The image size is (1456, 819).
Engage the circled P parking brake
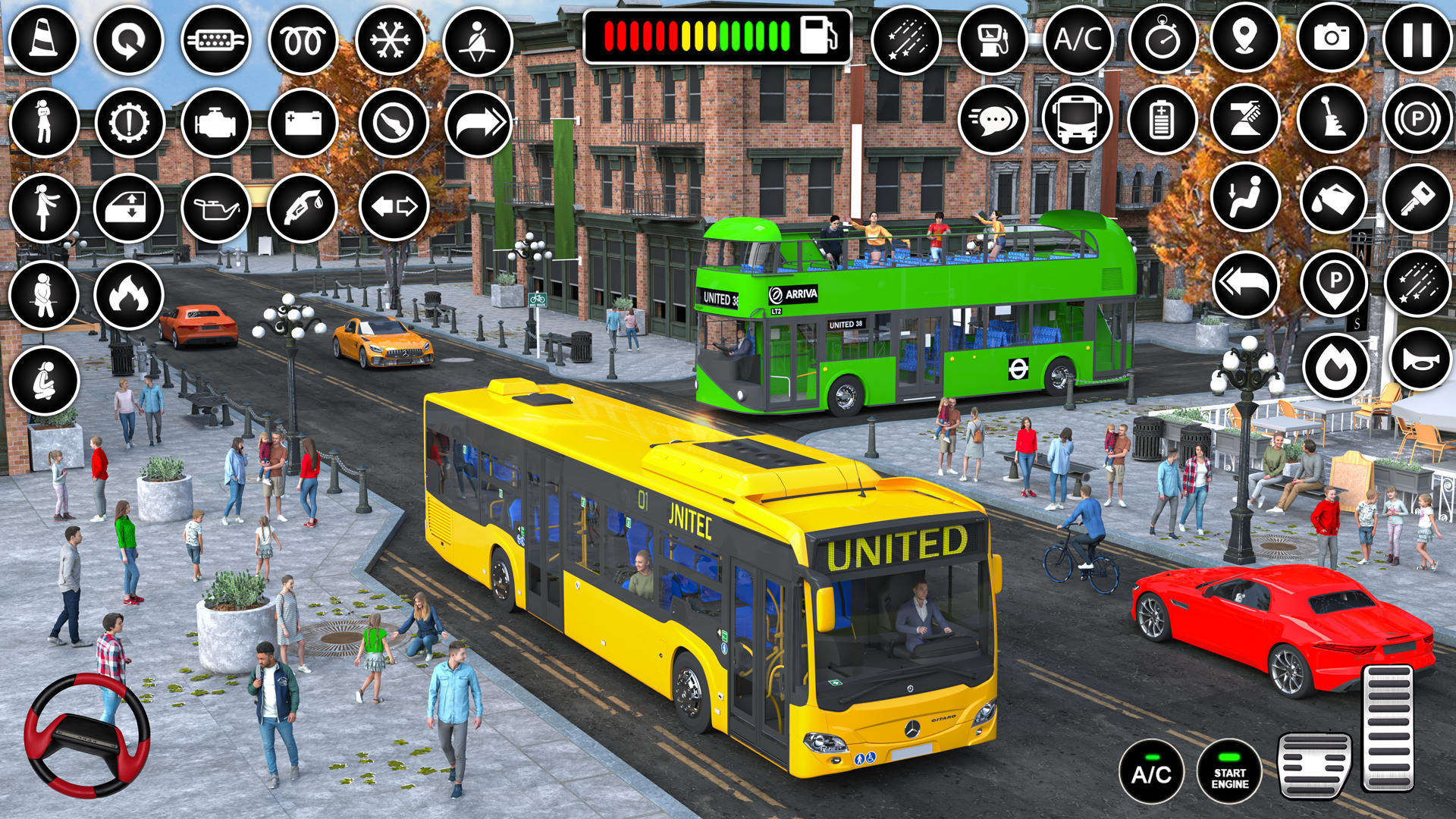click(x=1417, y=120)
